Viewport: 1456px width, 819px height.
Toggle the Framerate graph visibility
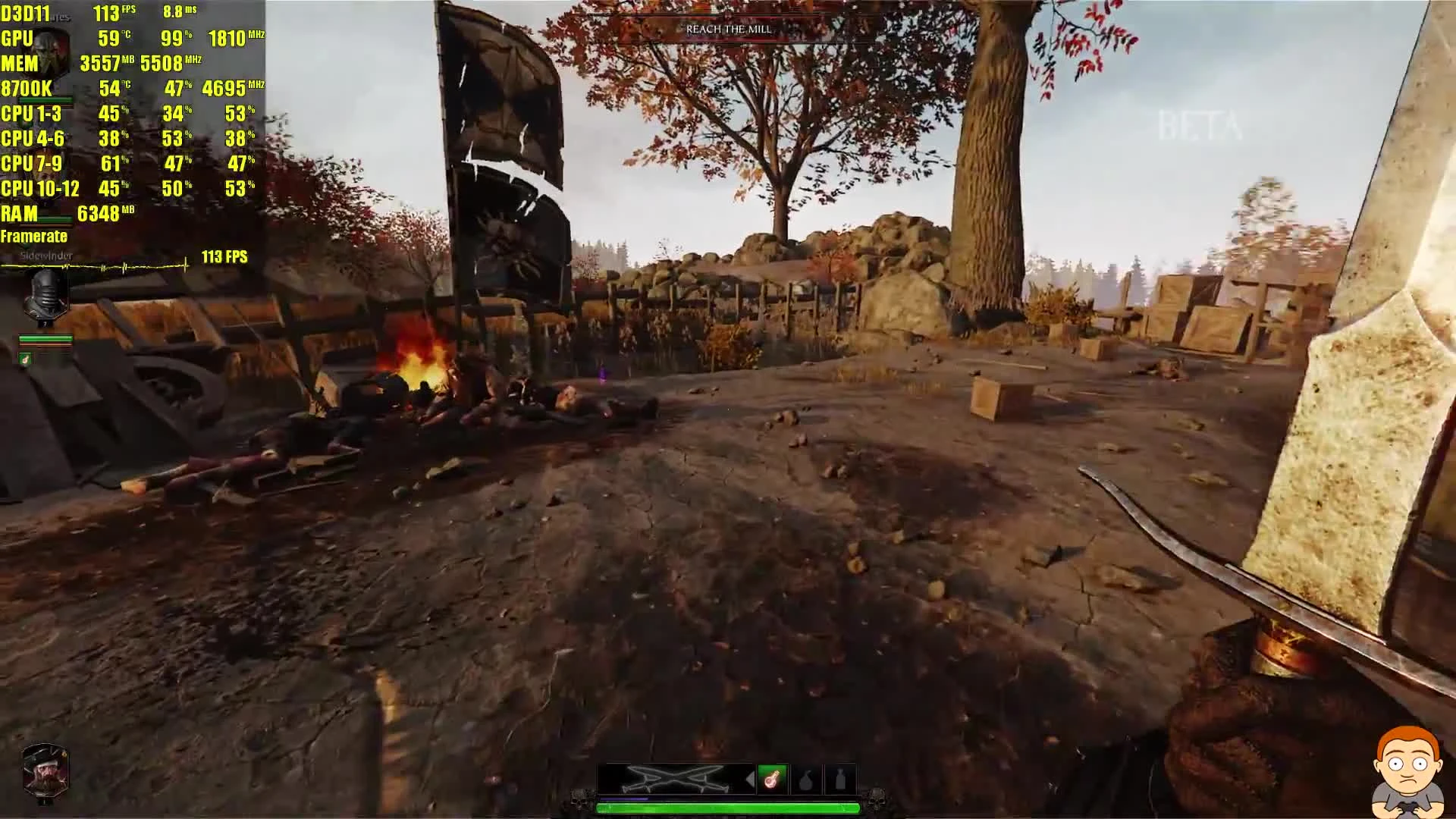(x=35, y=237)
